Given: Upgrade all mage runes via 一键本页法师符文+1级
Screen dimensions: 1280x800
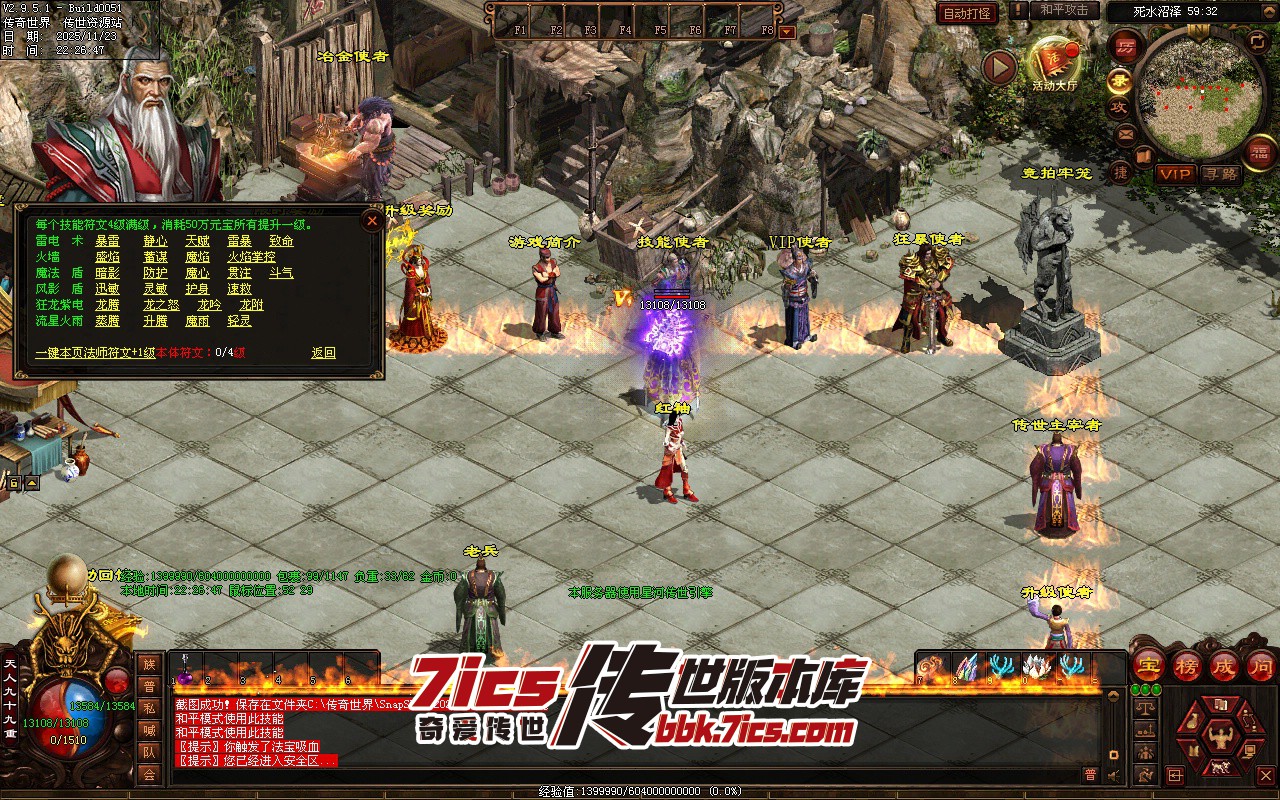Looking at the screenshot, I should point(94,353).
